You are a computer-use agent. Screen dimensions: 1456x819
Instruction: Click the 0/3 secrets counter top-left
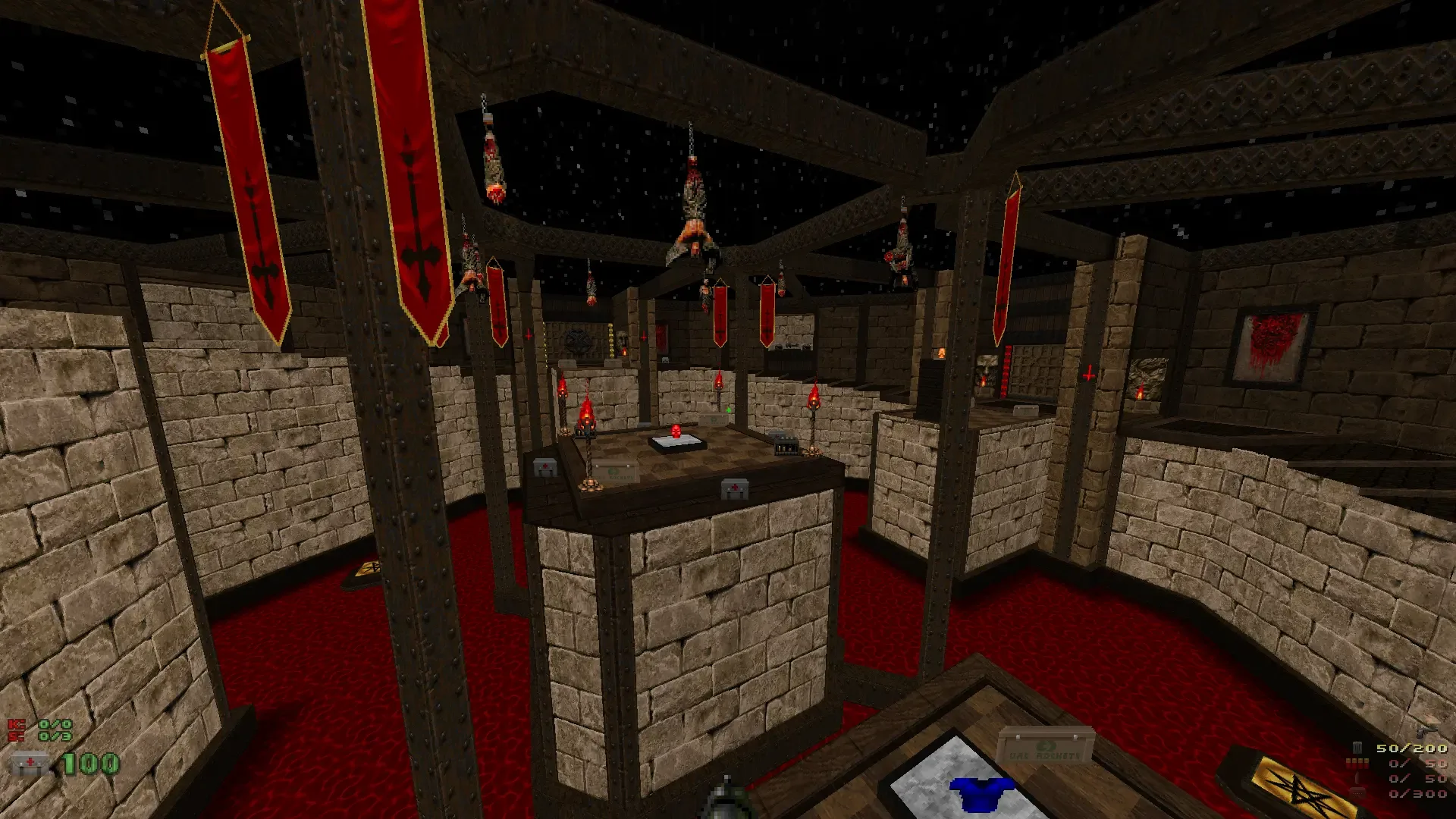55,736
